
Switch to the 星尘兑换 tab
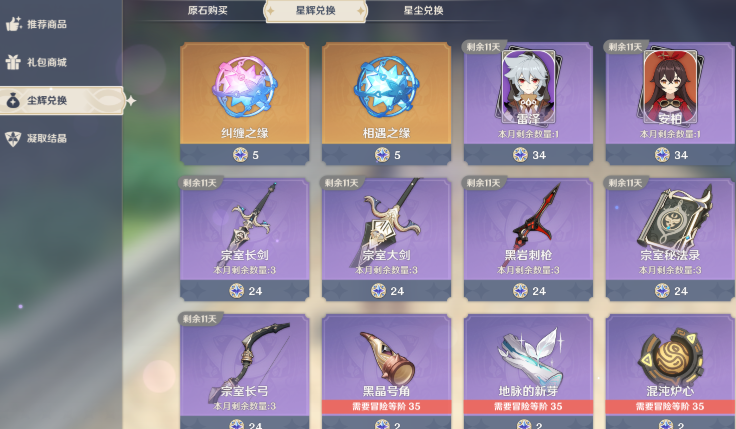point(423,11)
